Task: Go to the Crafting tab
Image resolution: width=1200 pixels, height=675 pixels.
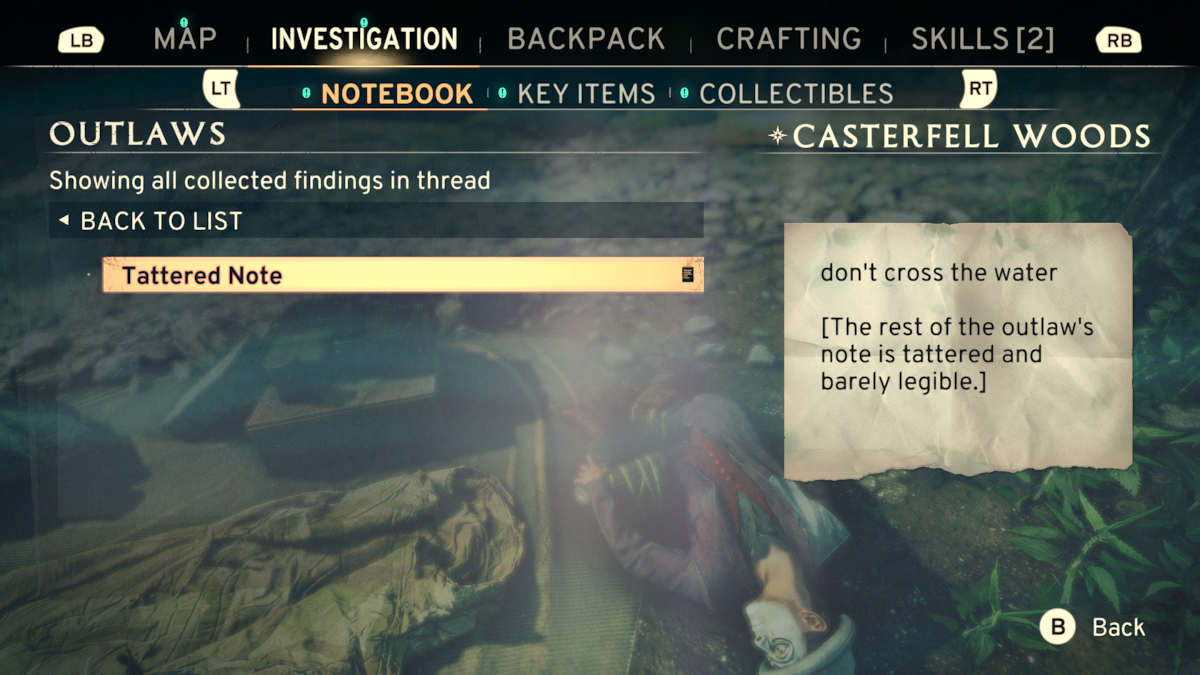Action: 789,39
